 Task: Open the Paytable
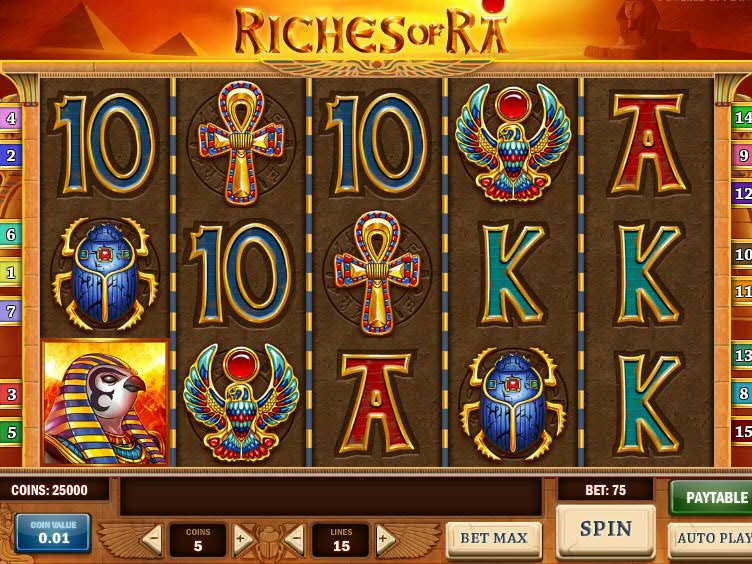pos(712,497)
